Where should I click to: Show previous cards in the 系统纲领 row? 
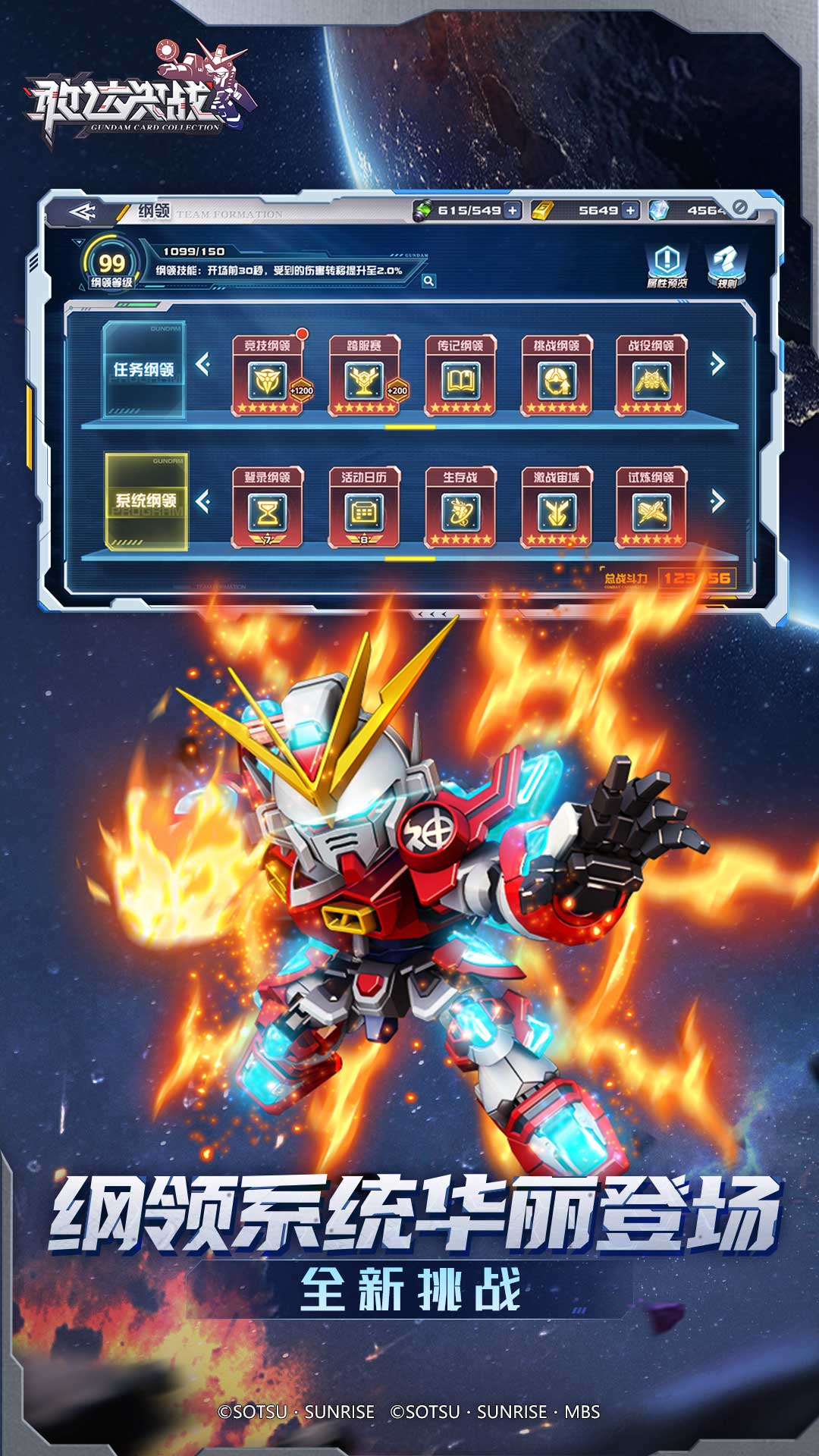202,501
